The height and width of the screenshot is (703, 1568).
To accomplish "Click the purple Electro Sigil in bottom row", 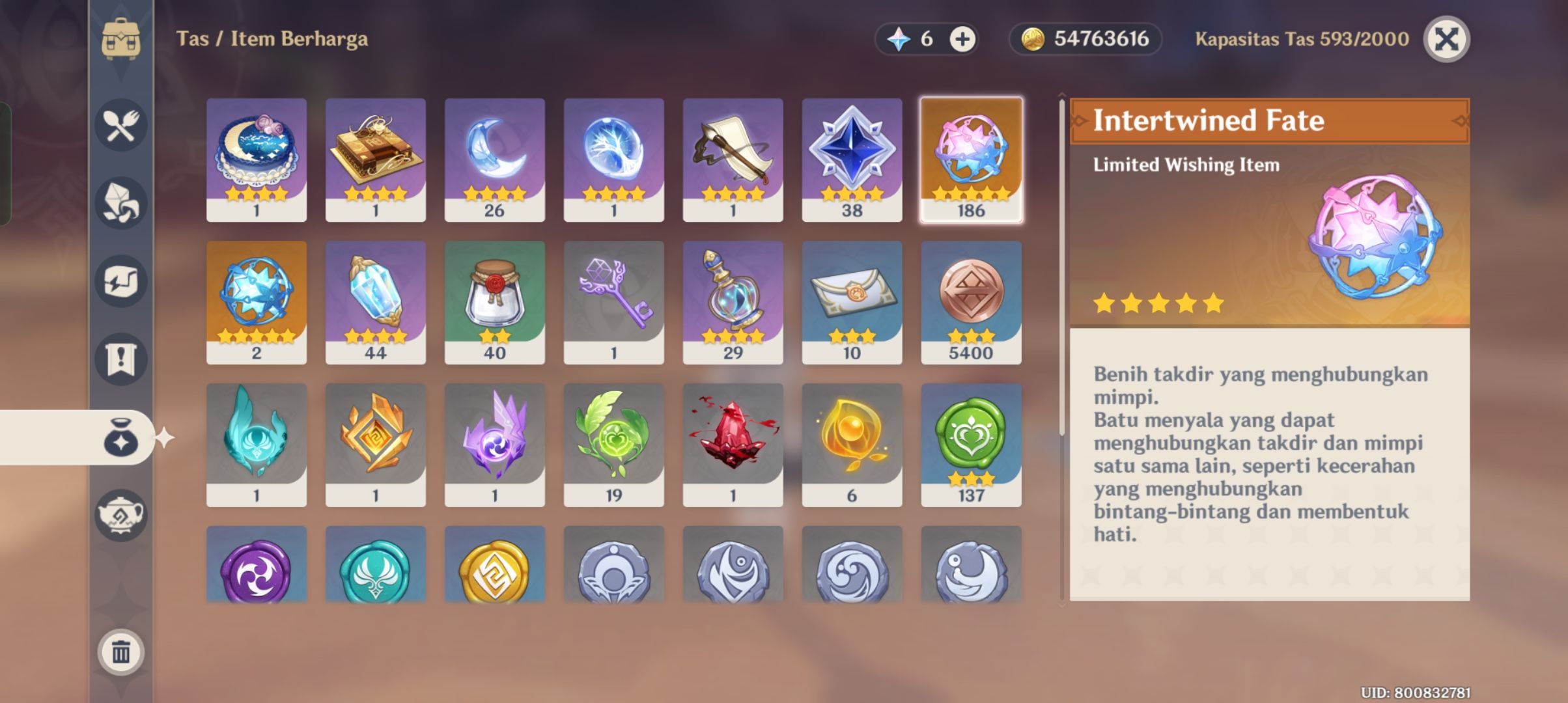I will click(x=257, y=573).
